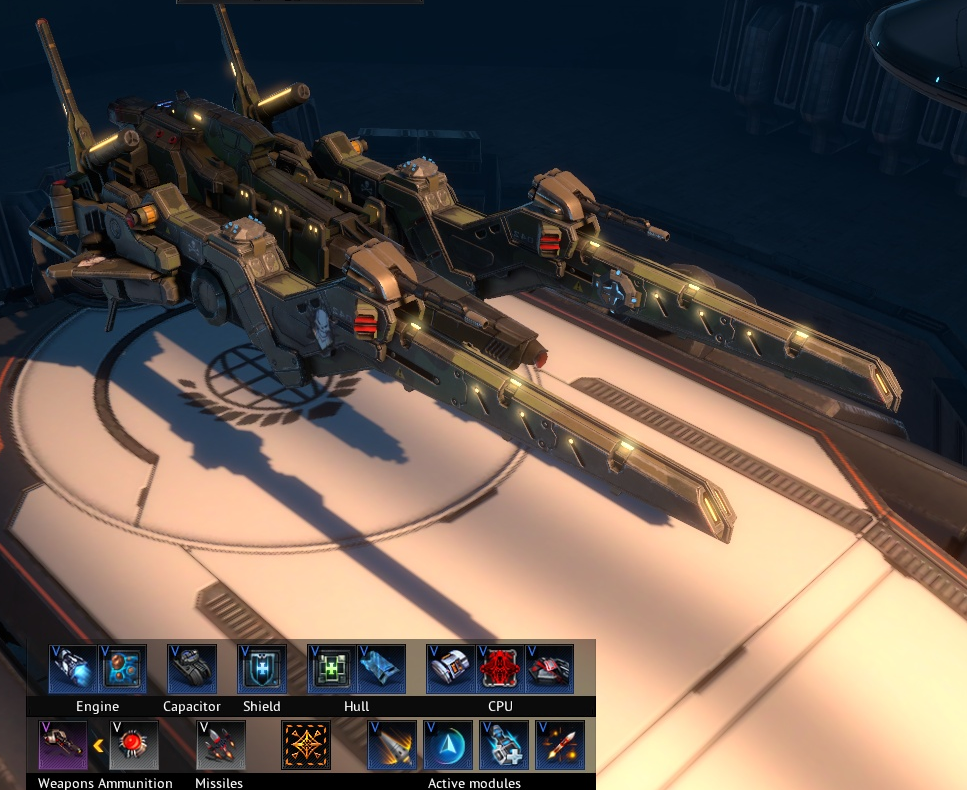
Task: Click the orange special module icon
Action: click(306, 745)
